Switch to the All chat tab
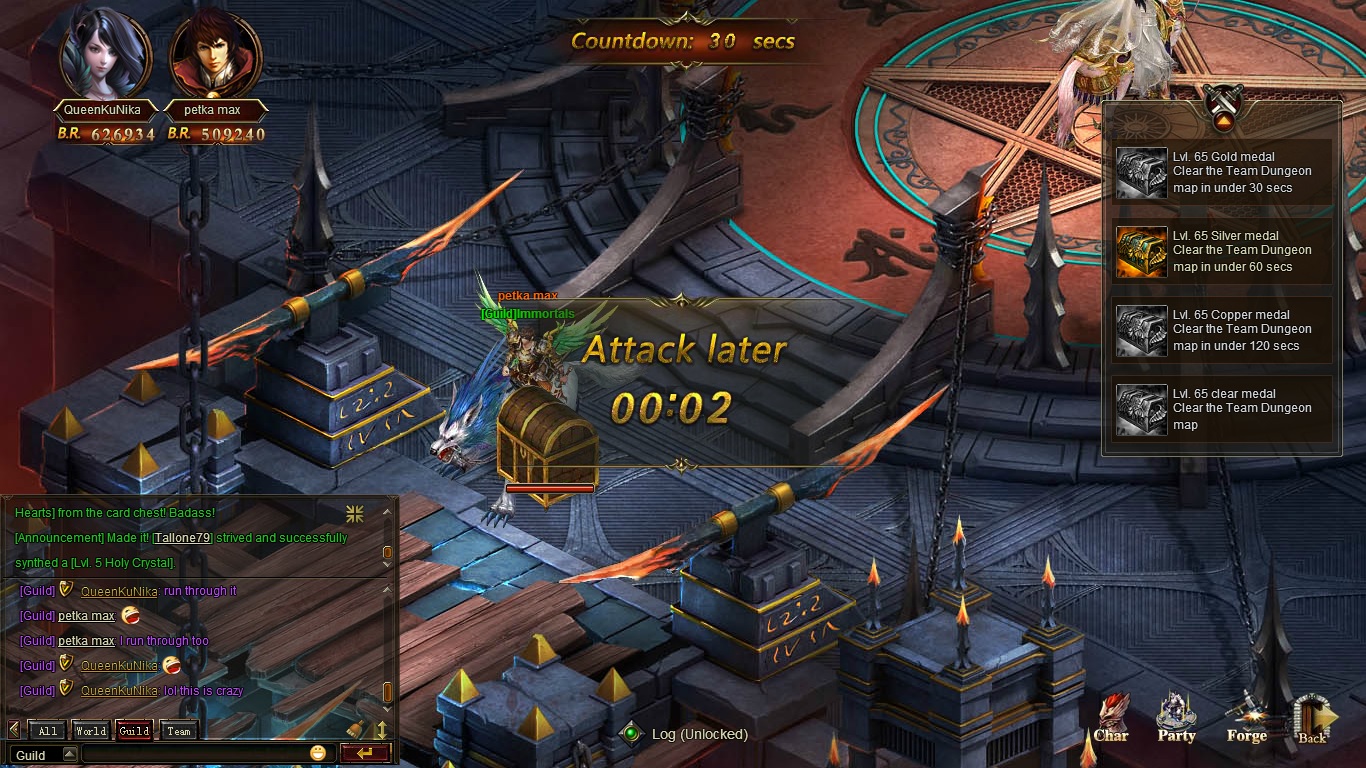1366x768 pixels. coord(48,731)
